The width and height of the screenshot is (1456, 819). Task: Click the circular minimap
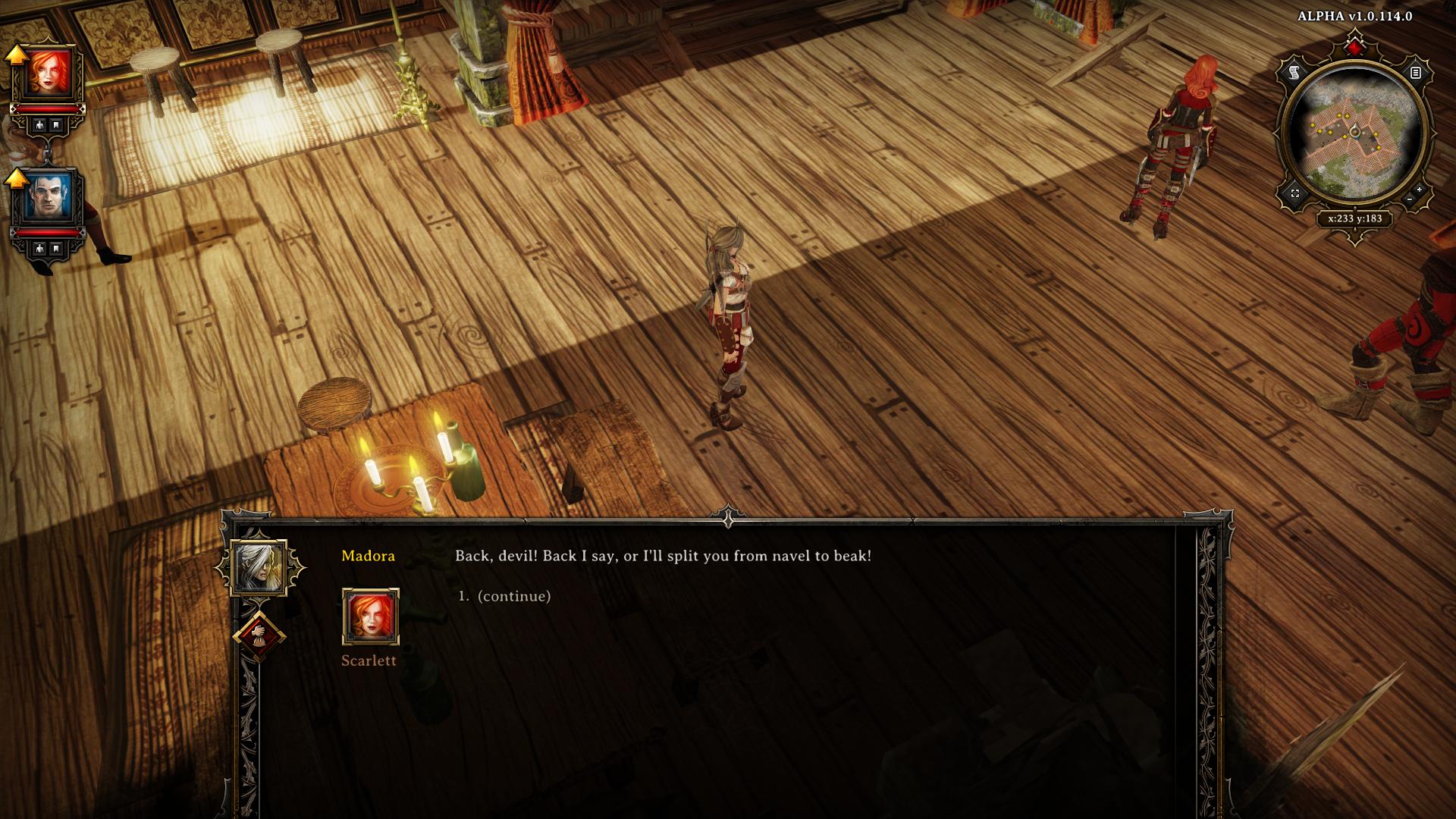coord(1354,136)
